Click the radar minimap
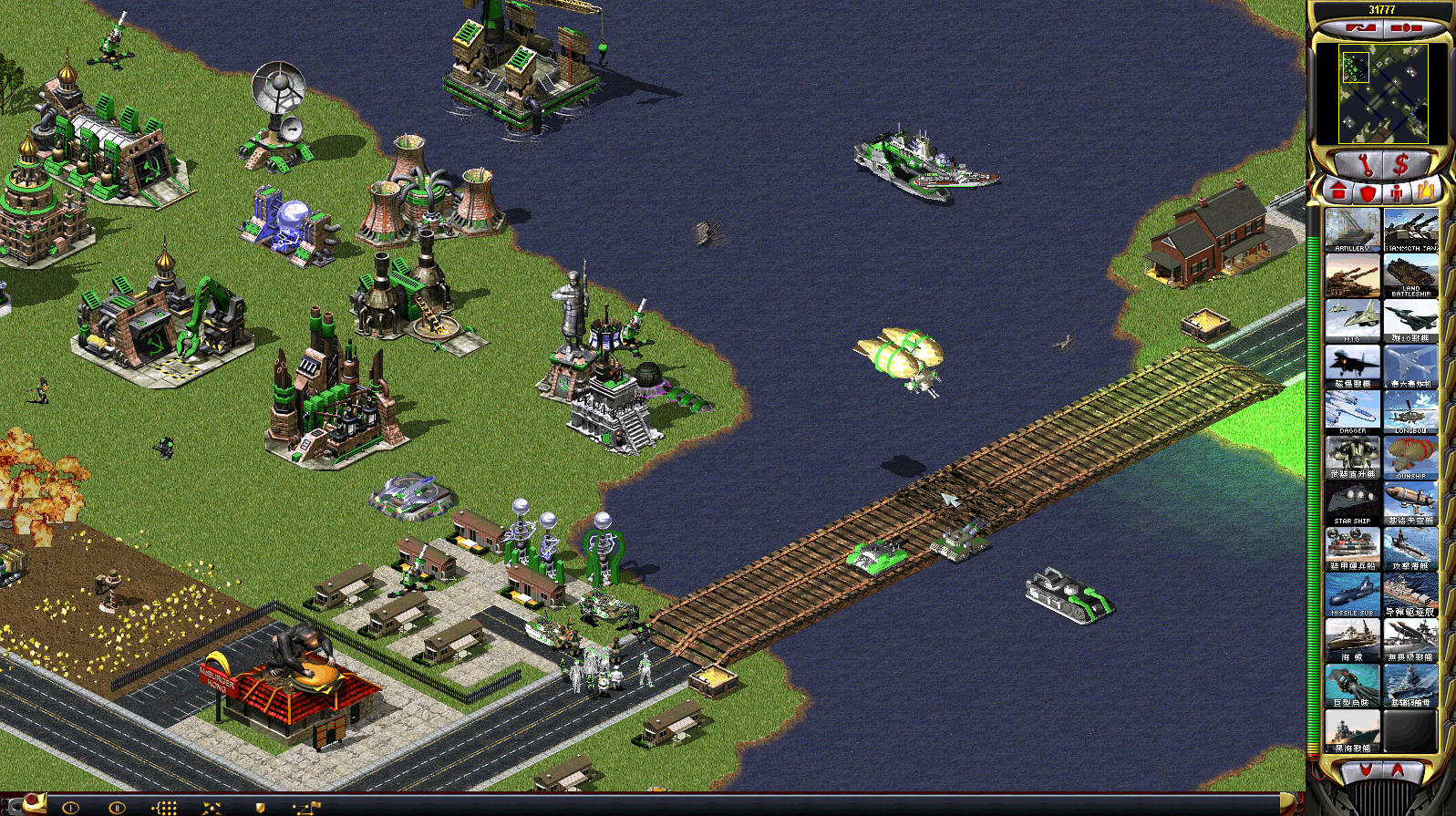Screen dimensions: 1456x816 (x=1381, y=94)
